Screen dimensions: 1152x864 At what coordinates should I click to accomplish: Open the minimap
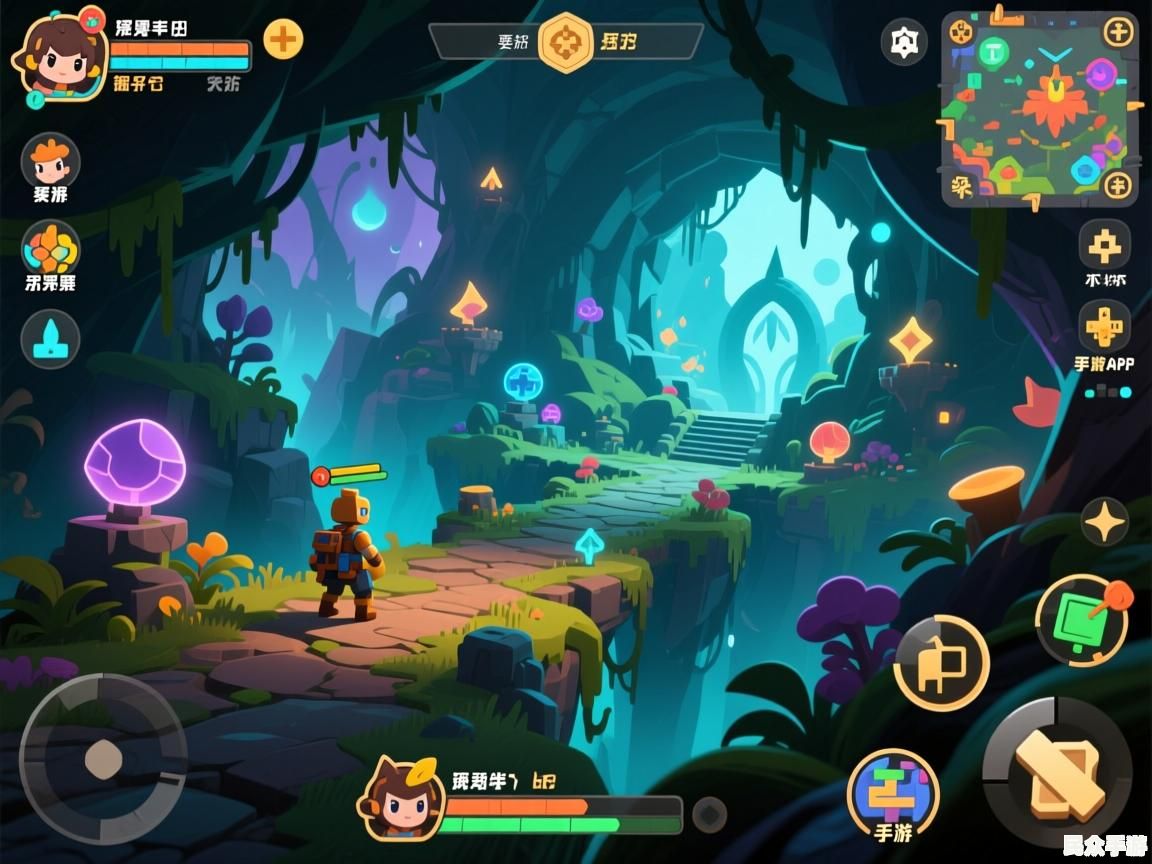tap(1040, 110)
